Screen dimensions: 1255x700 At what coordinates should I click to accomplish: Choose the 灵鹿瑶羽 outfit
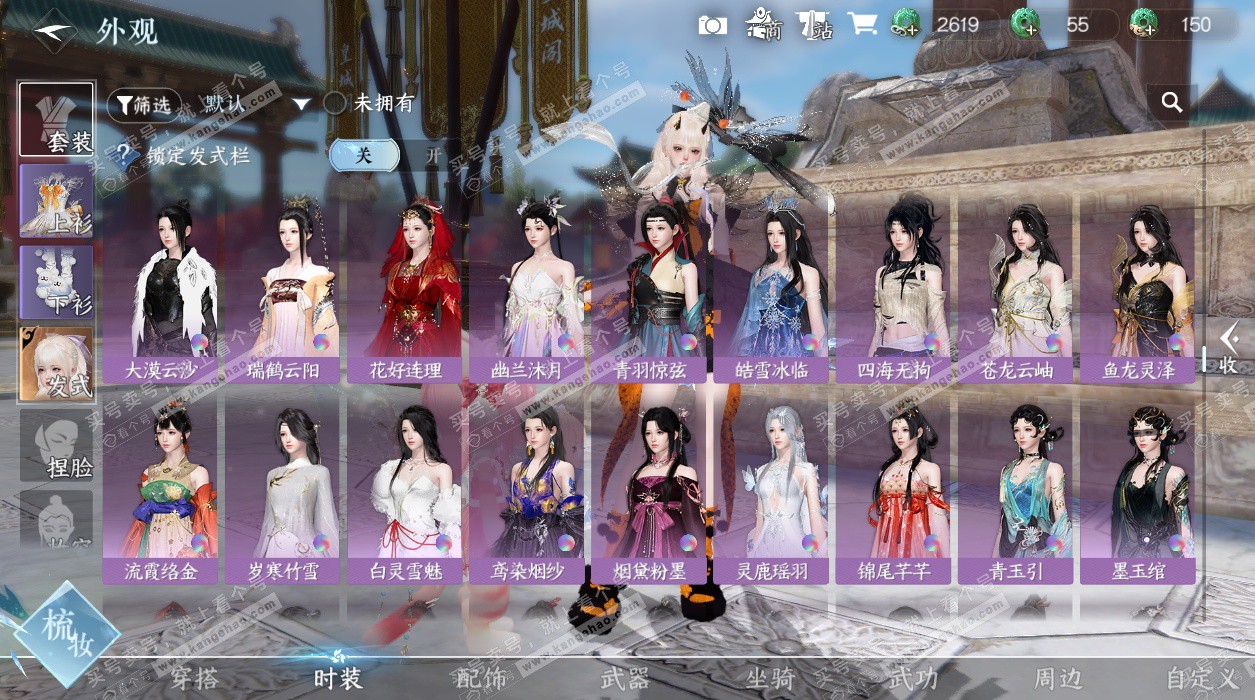(x=771, y=490)
